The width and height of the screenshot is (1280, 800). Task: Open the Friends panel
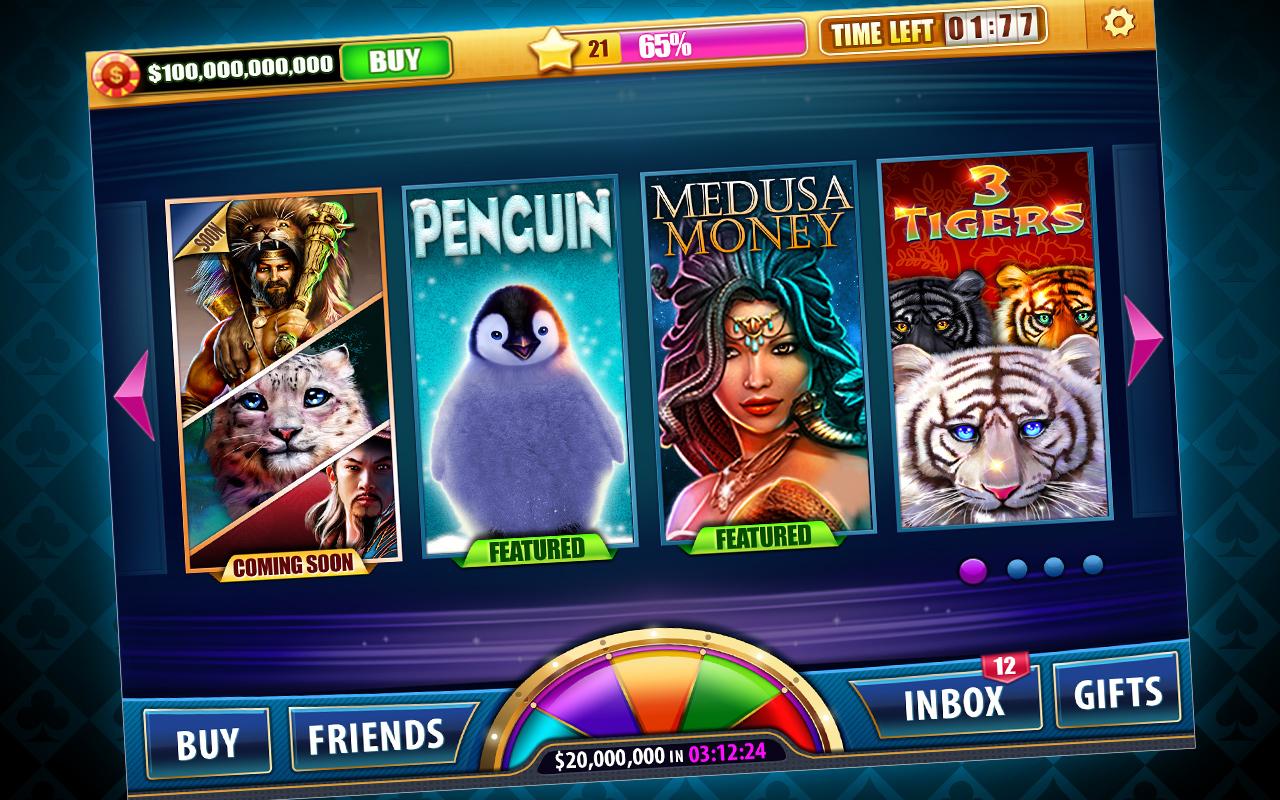(377, 737)
